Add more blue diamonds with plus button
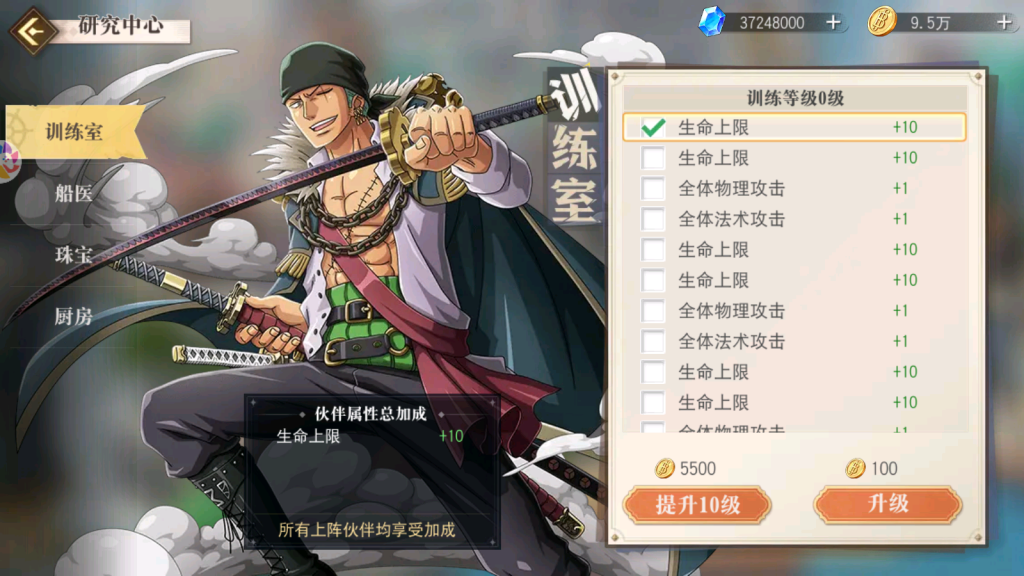Image resolution: width=1024 pixels, height=576 pixels. pyautogui.click(x=833, y=22)
